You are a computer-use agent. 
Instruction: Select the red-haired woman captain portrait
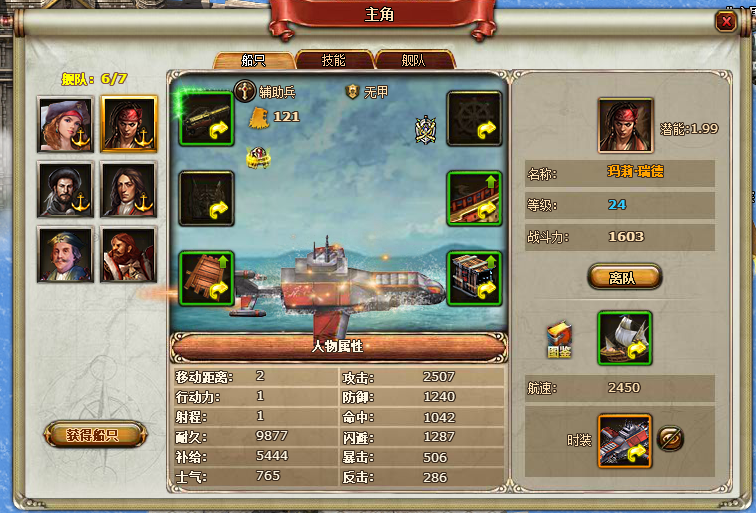(x=65, y=124)
